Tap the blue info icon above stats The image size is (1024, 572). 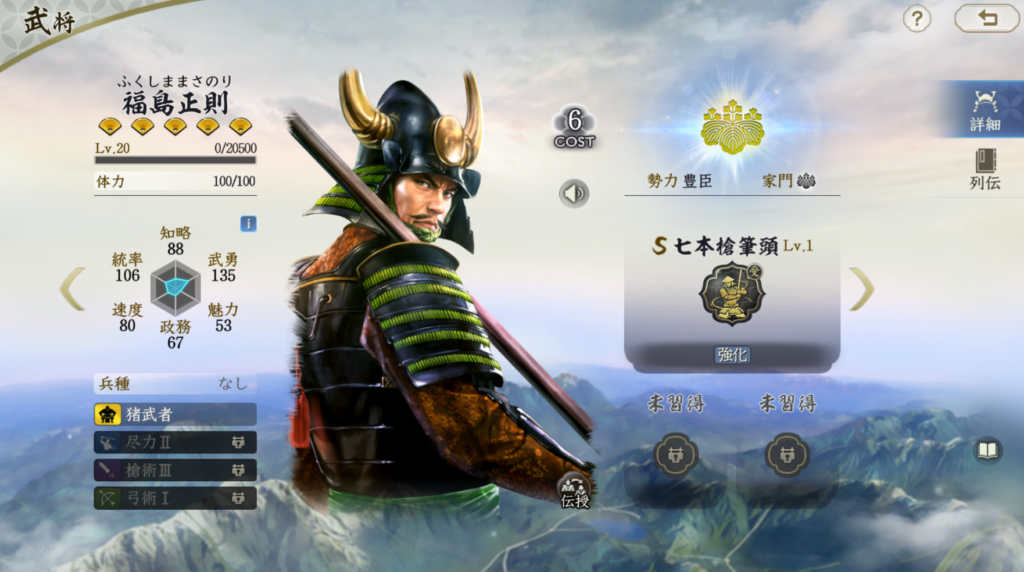tap(248, 224)
